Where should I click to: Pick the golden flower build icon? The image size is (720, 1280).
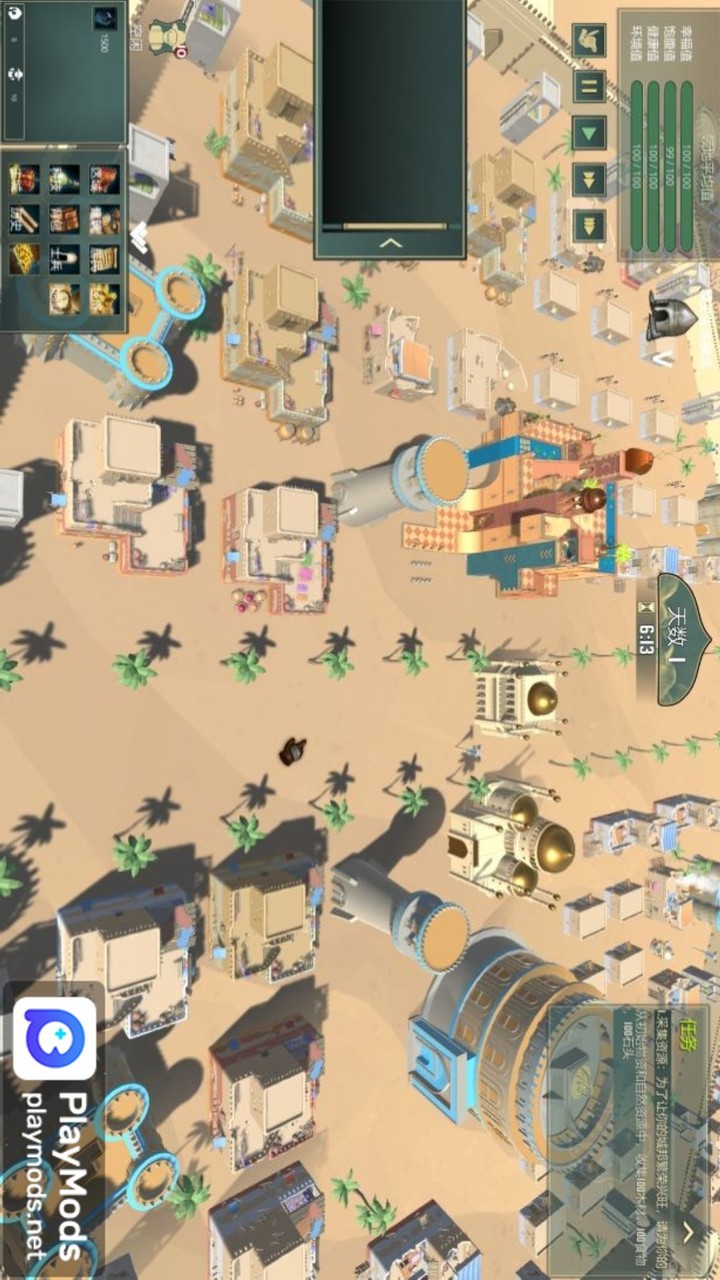pos(103,298)
